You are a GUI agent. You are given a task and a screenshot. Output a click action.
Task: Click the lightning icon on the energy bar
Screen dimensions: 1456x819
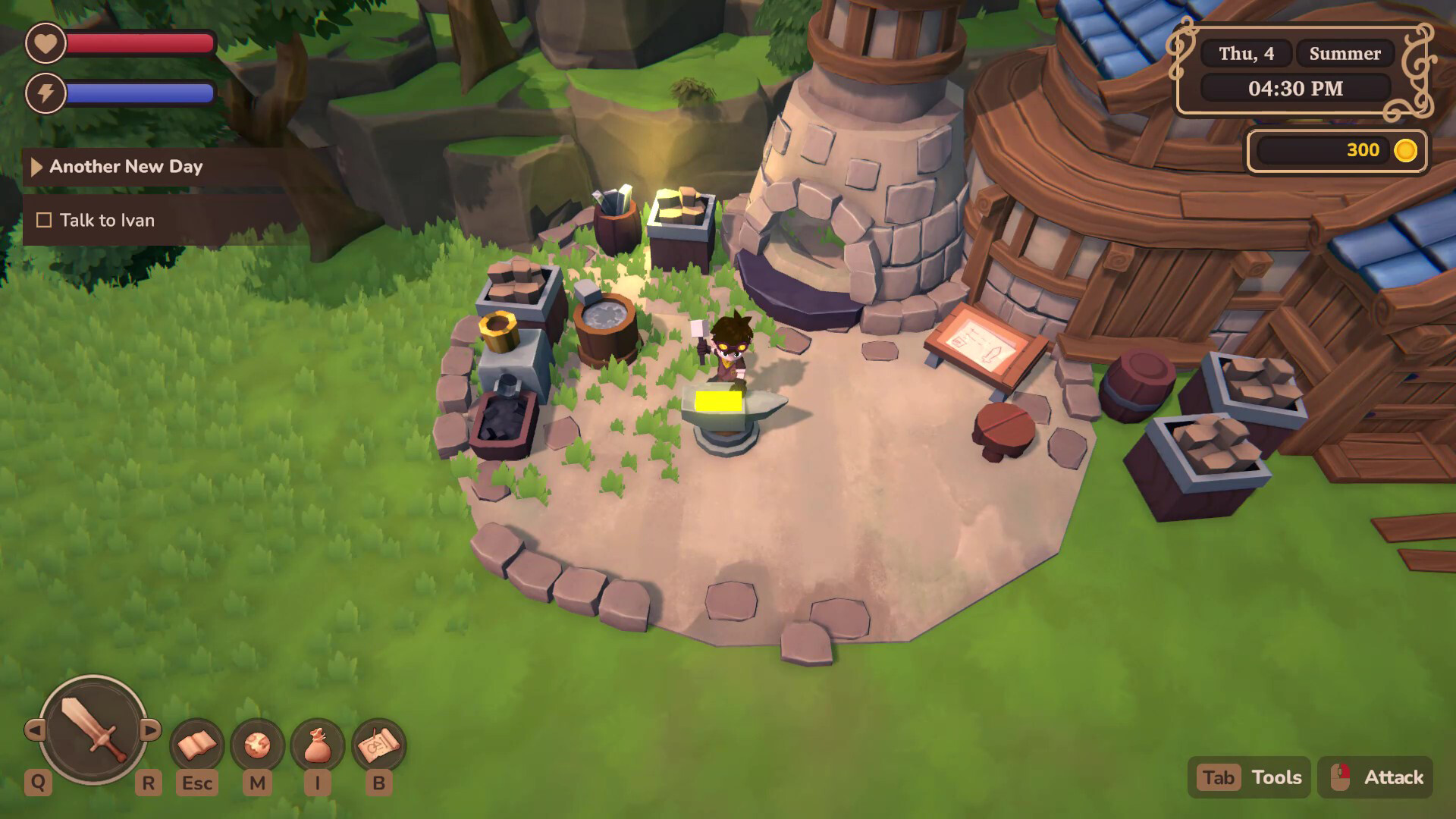pos(45,93)
